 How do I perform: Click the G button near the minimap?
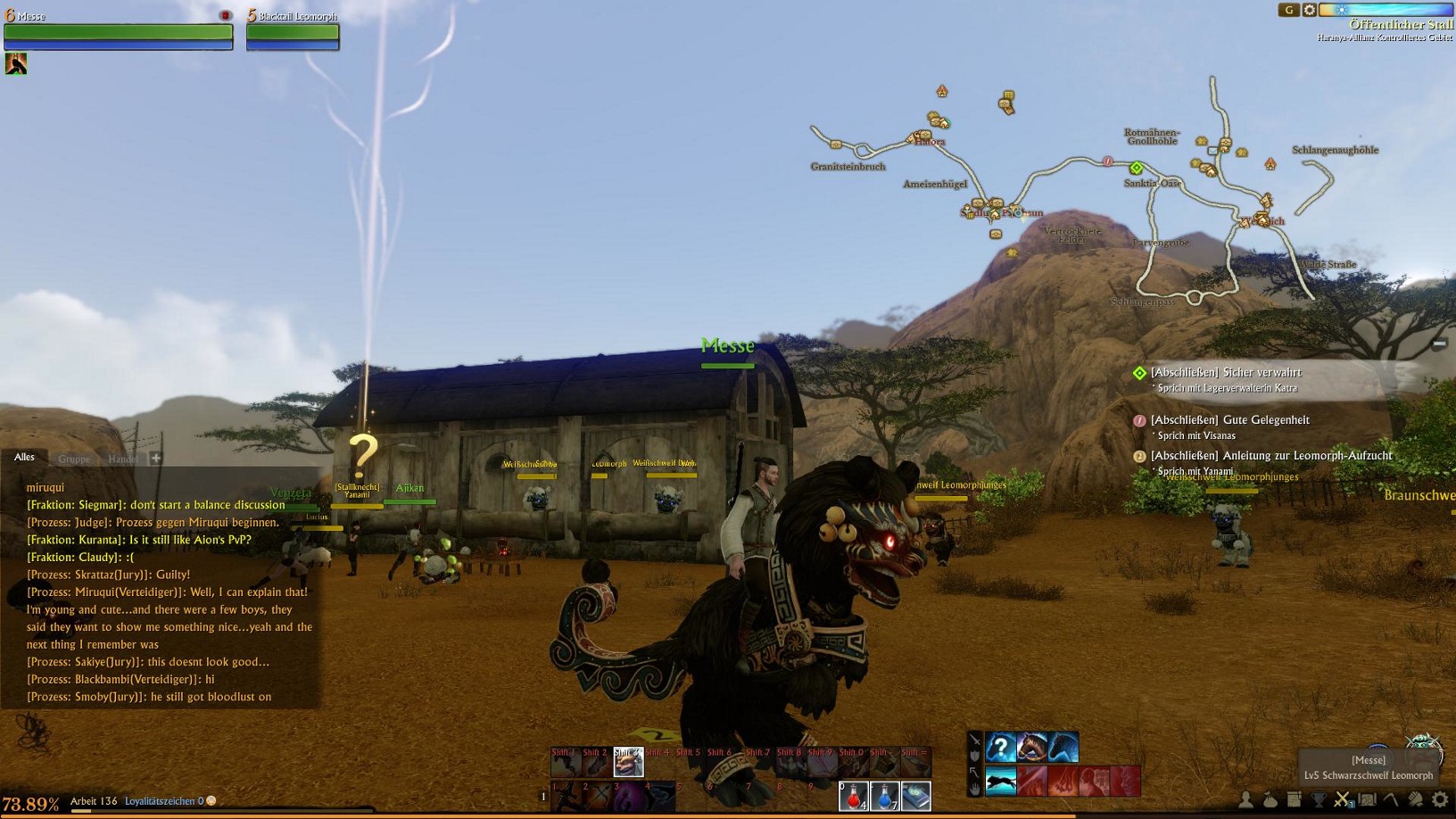1288,10
